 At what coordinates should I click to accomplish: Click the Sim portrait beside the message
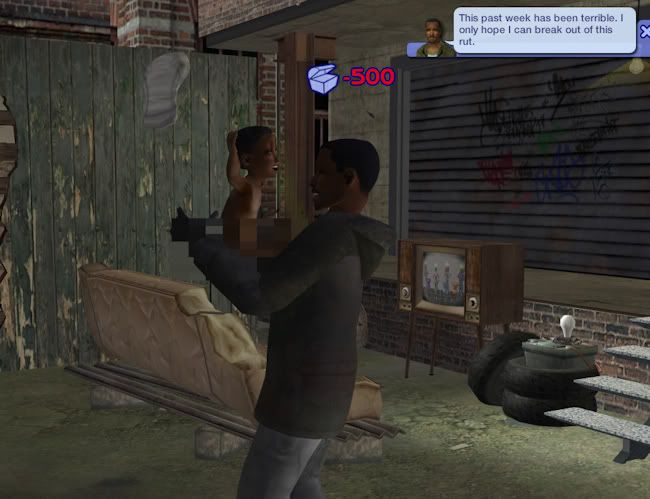click(432, 35)
